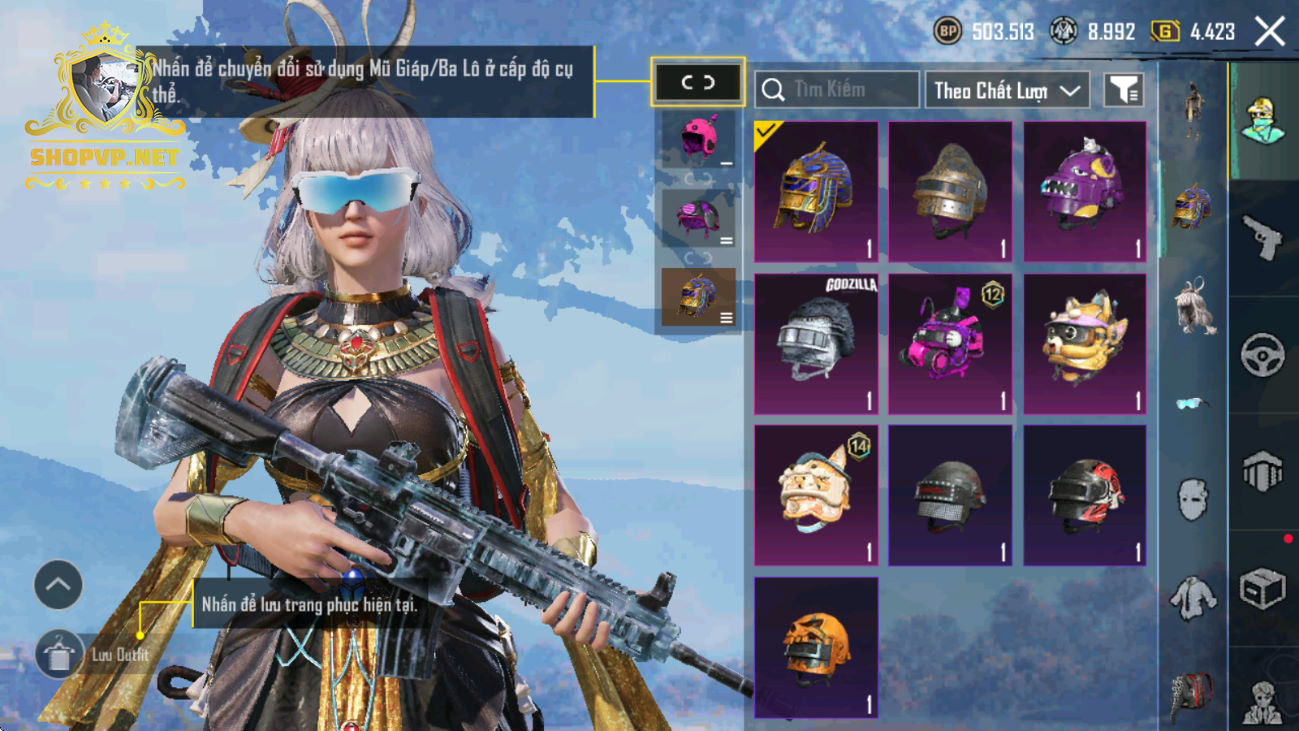Screen dimensions: 1299x731
Task: Select the glasses subcategory icon
Action: tap(1190, 403)
